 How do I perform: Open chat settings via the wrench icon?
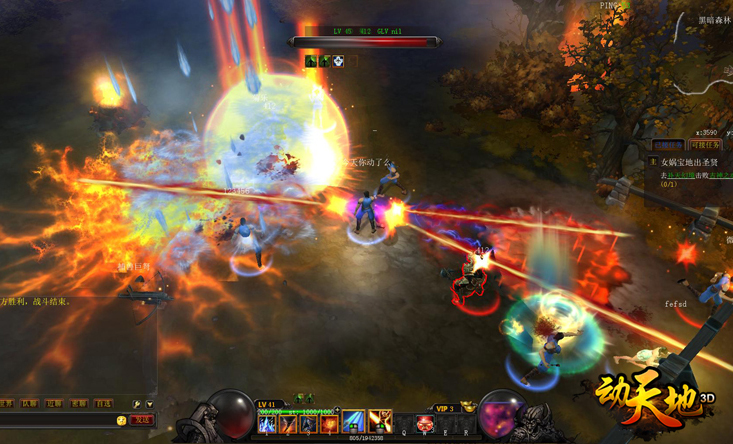(x=137, y=404)
